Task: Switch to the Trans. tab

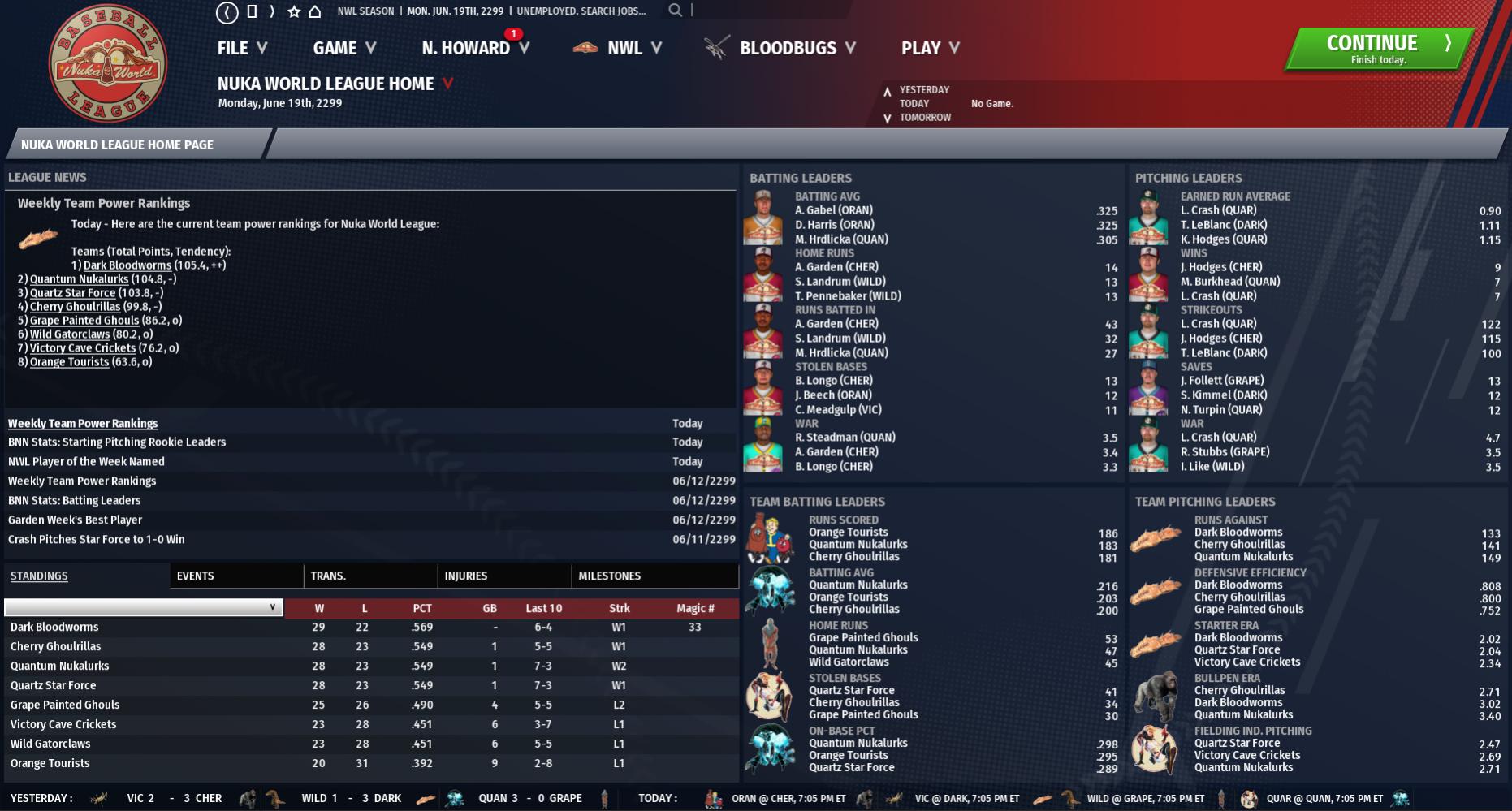Action: pos(328,576)
